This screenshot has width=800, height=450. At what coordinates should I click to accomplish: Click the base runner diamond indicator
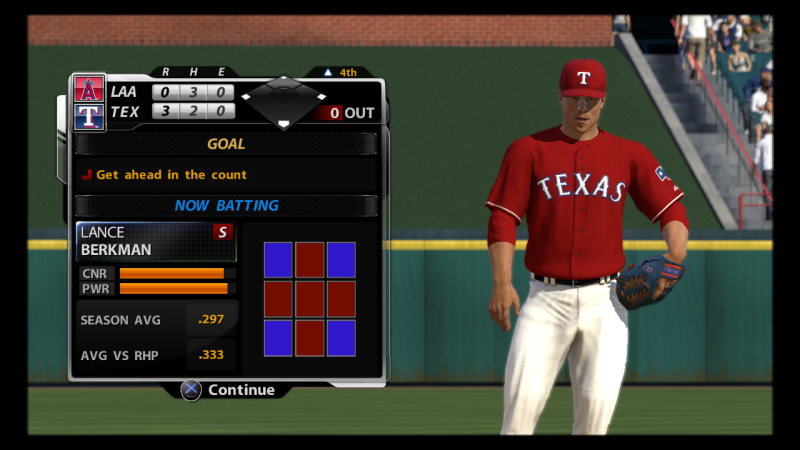tap(284, 103)
